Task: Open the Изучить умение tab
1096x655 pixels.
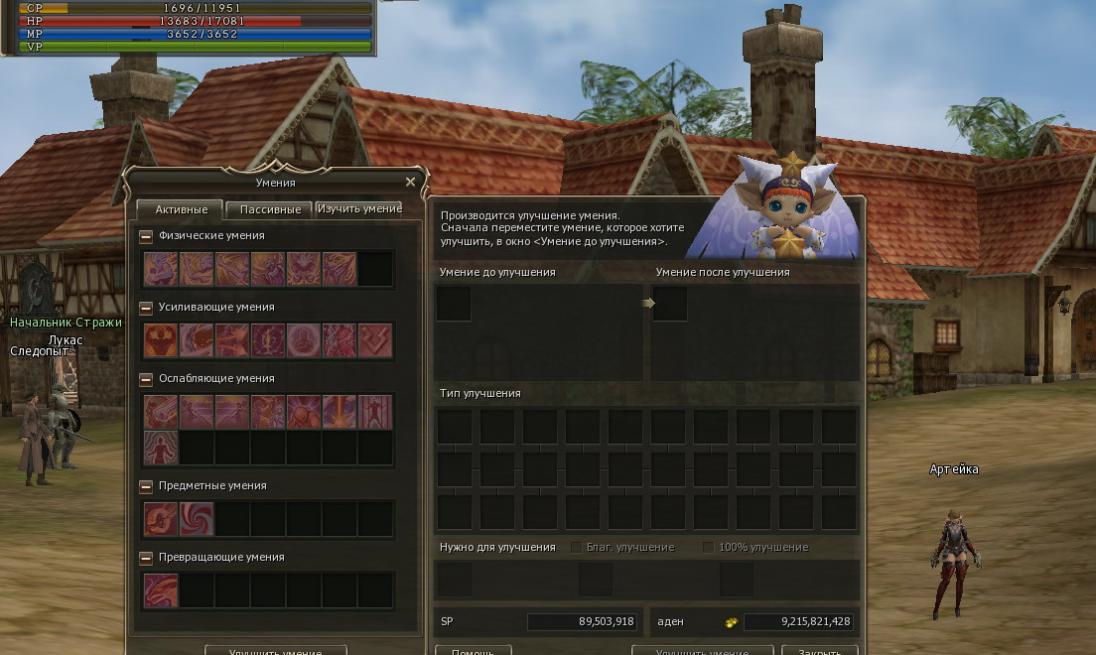Action: pos(360,208)
